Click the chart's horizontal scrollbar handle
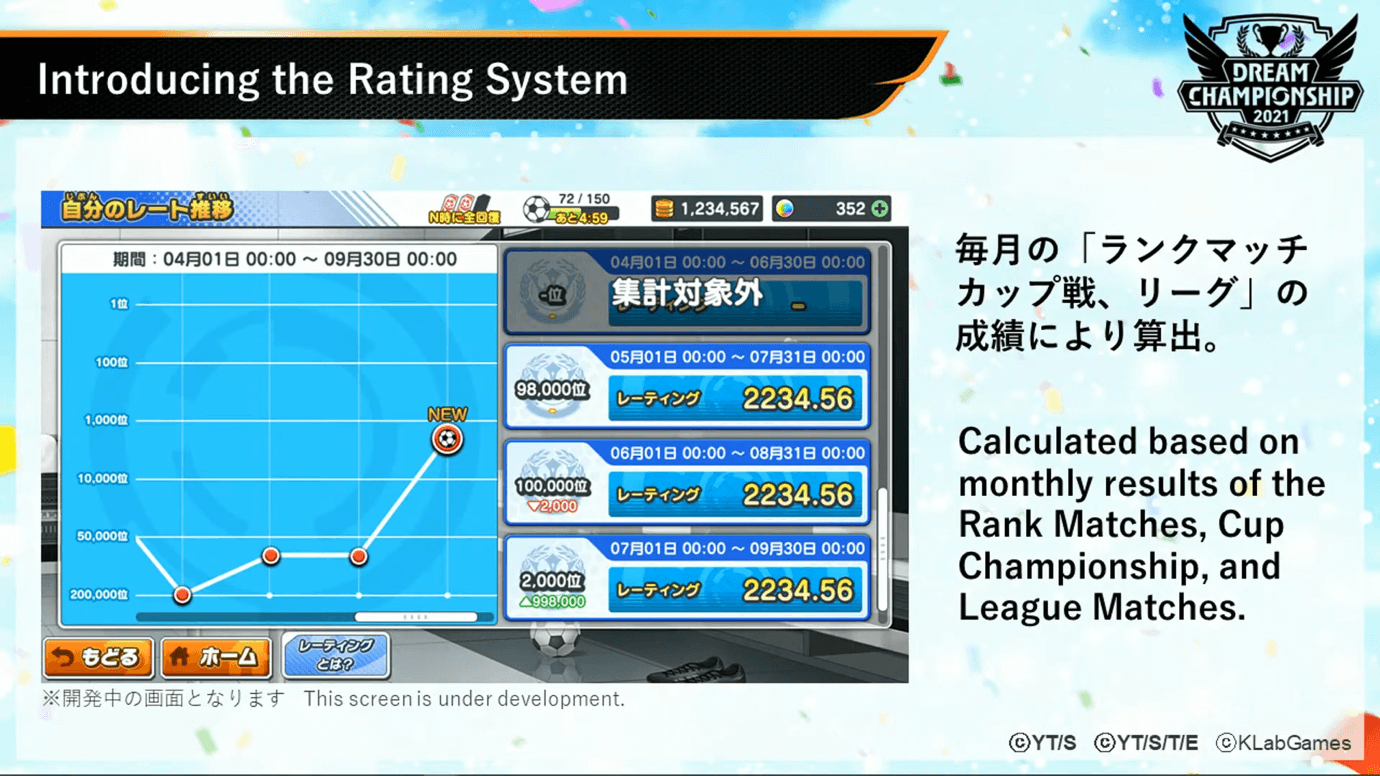The width and height of the screenshot is (1380, 776). click(415, 618)
